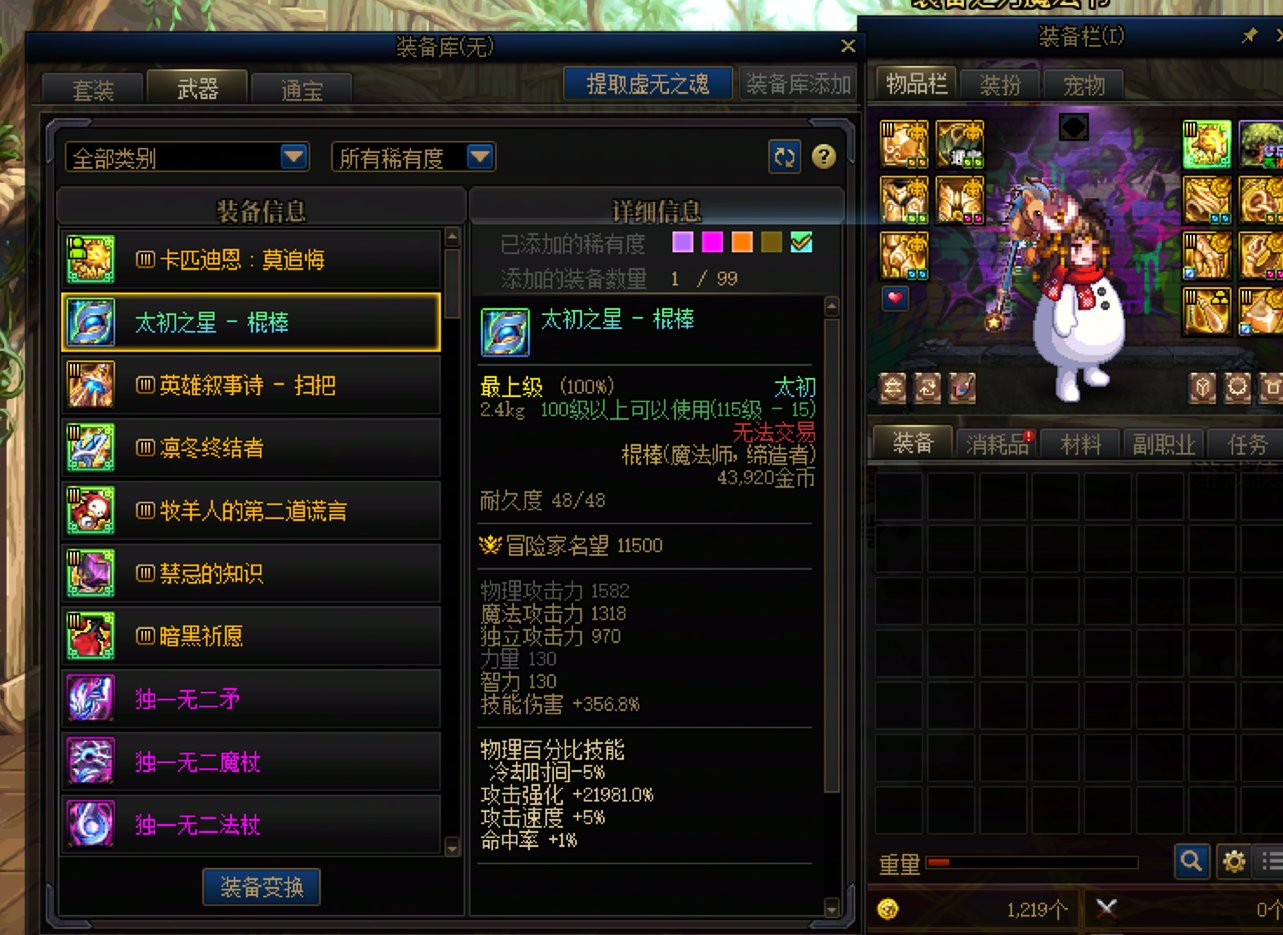
Task: Toggle the teal checkmark in the rarity filter row
Action: (802, 241)
